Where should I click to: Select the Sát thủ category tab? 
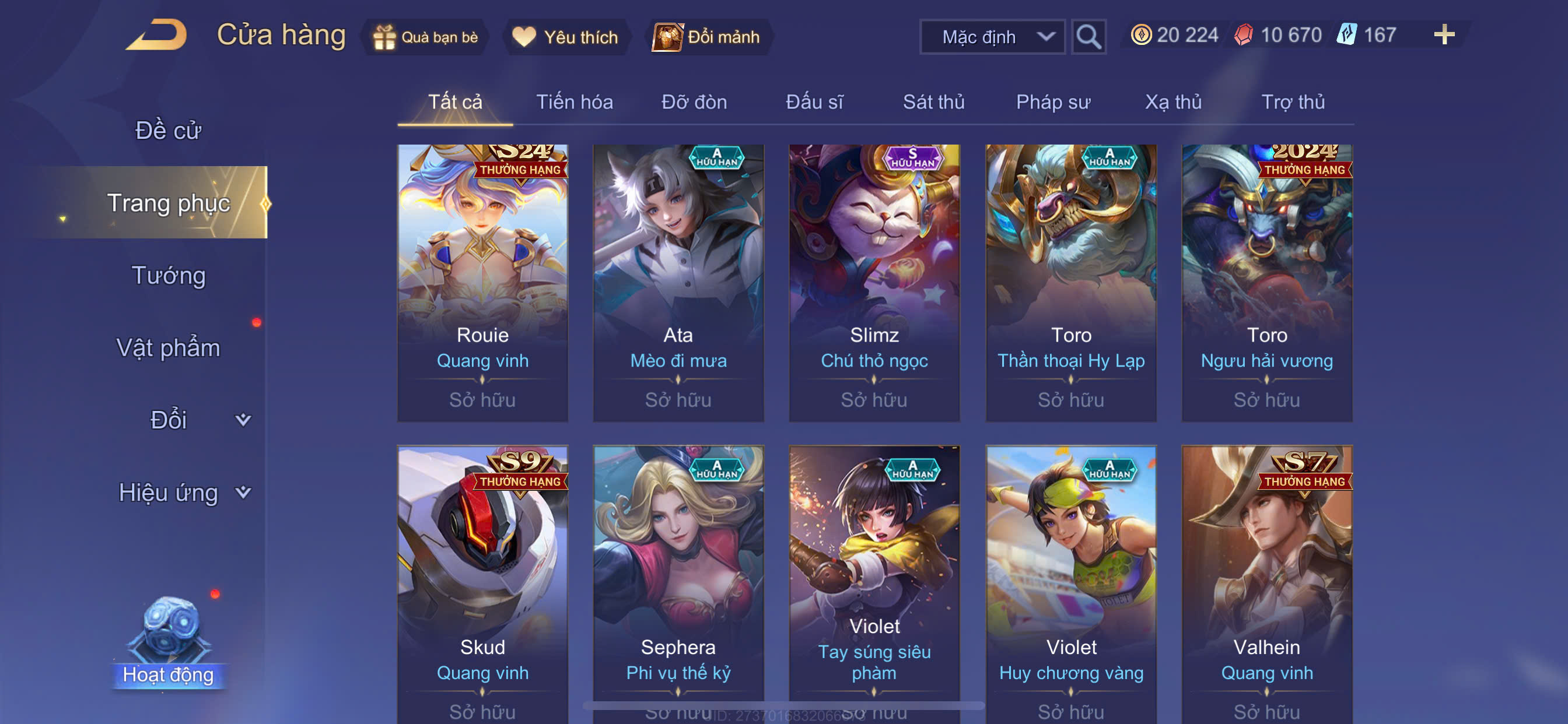click(933, 101)
